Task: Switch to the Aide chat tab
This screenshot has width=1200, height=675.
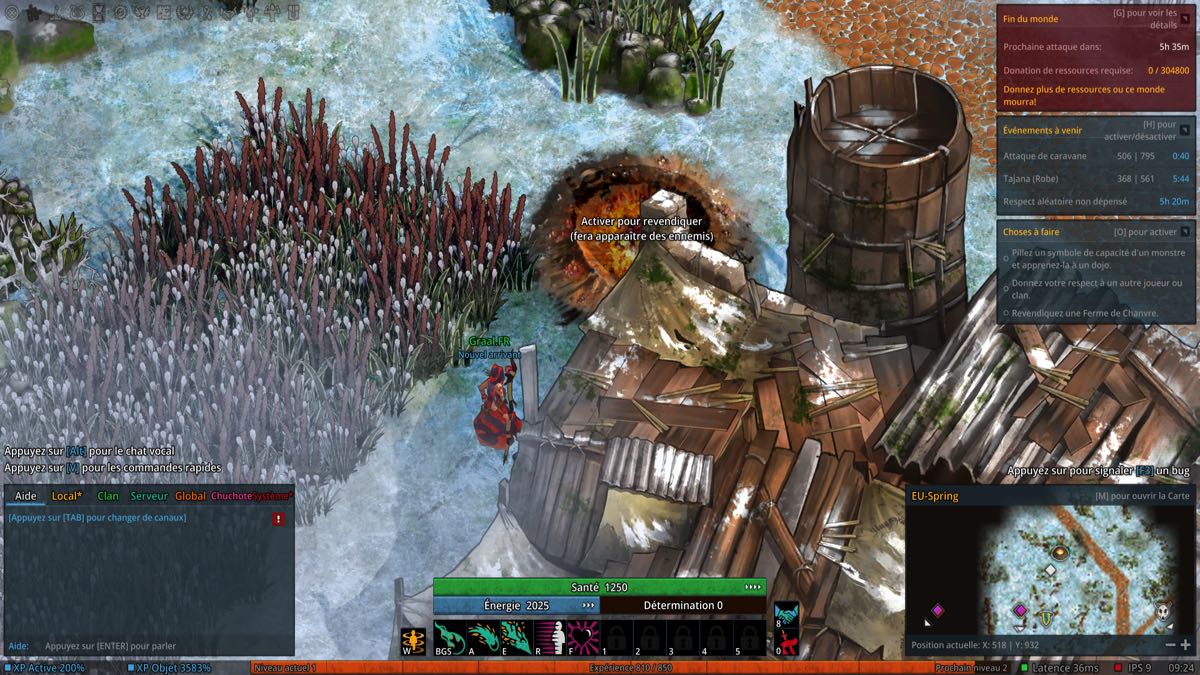Action: pos(26,496)
